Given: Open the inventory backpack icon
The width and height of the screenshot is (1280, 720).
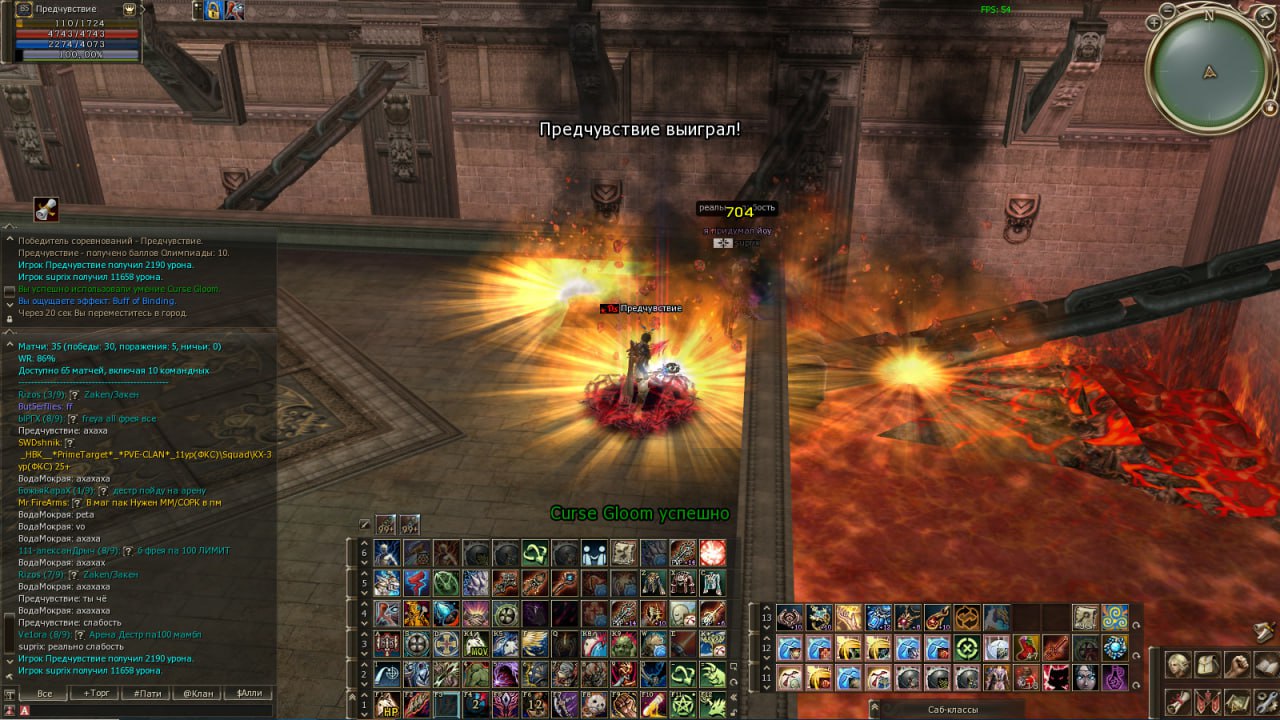Looking at the screenshot, I should pos(1208,663).
